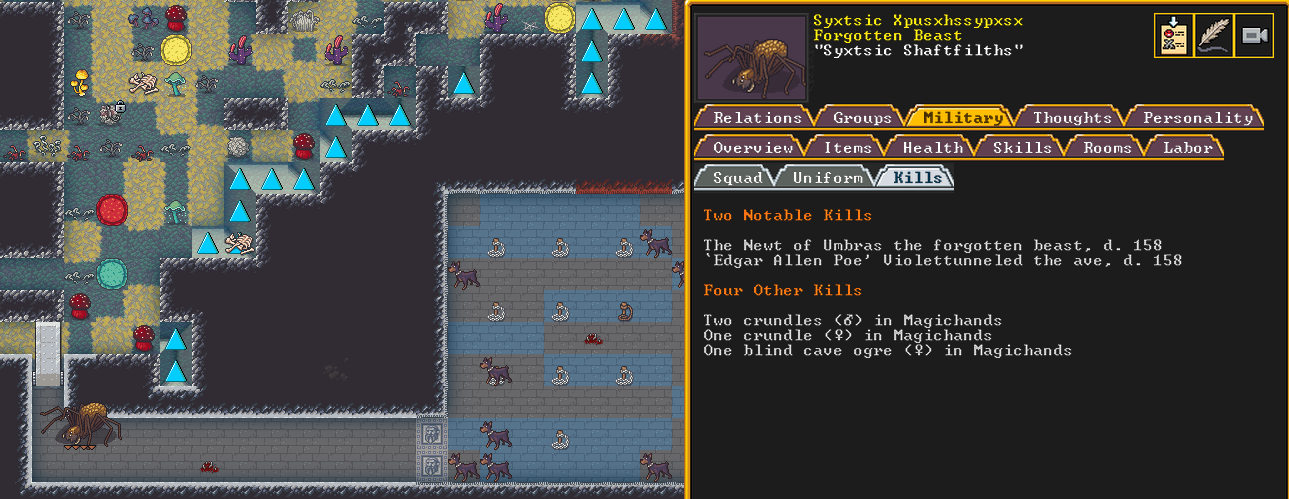The width and height of the screenshot is (1289, 499).
Task: Show the Skills tab
Action: tap(1021, 148)
